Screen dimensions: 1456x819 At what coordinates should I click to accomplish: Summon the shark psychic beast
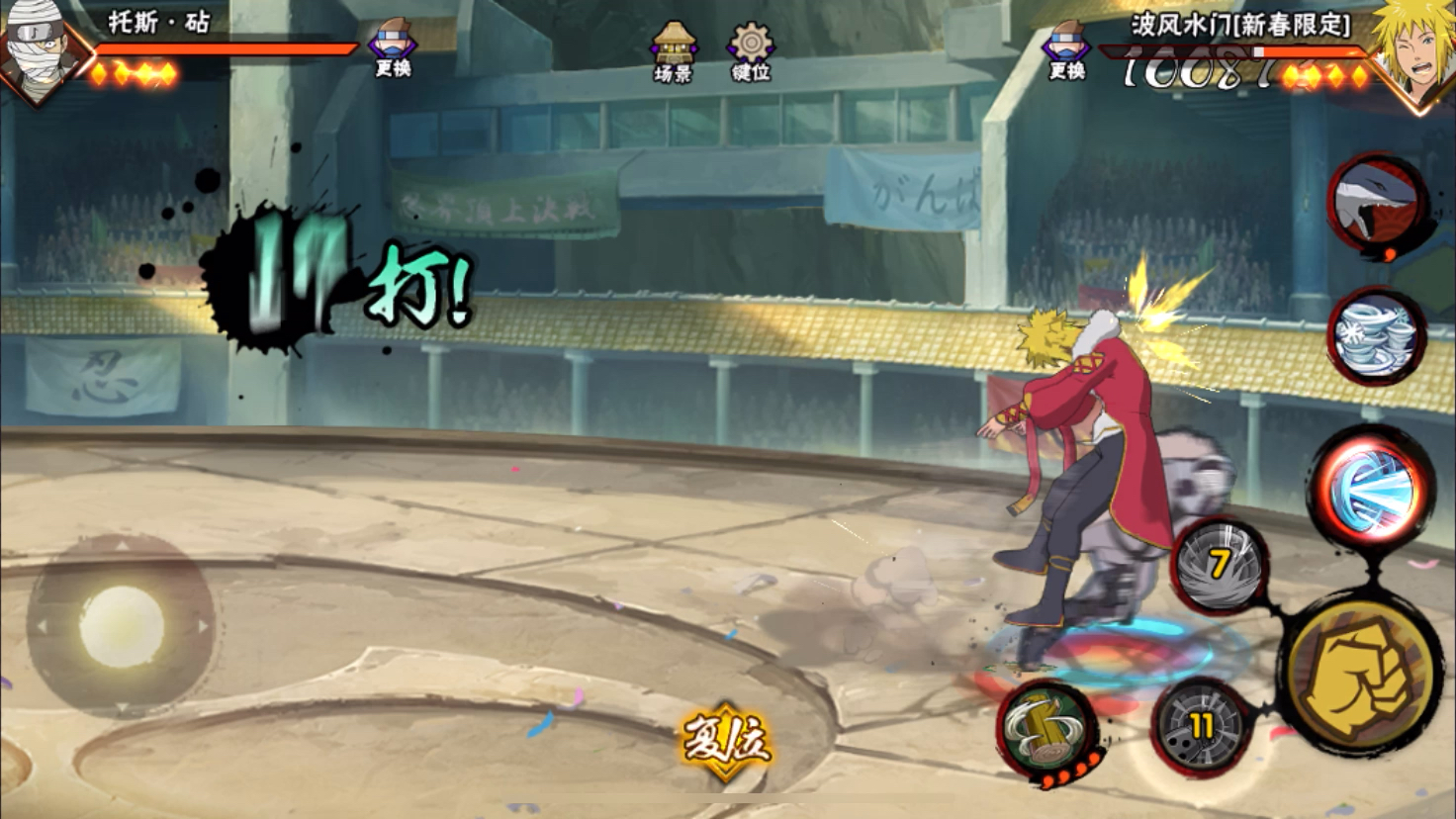[x=1377, y=207]
